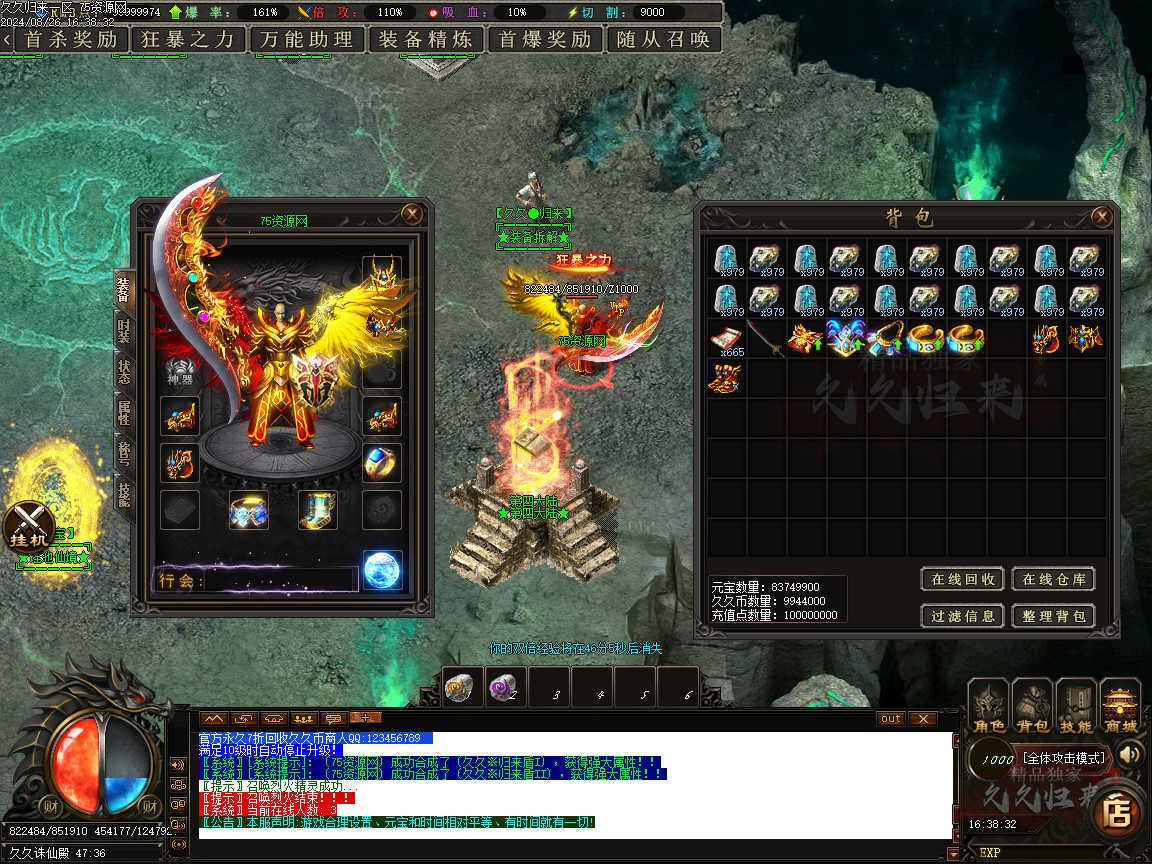Close the 背包 inventory window
The height and width of the screenshot is (864, 1152).
coord(1101,217)
